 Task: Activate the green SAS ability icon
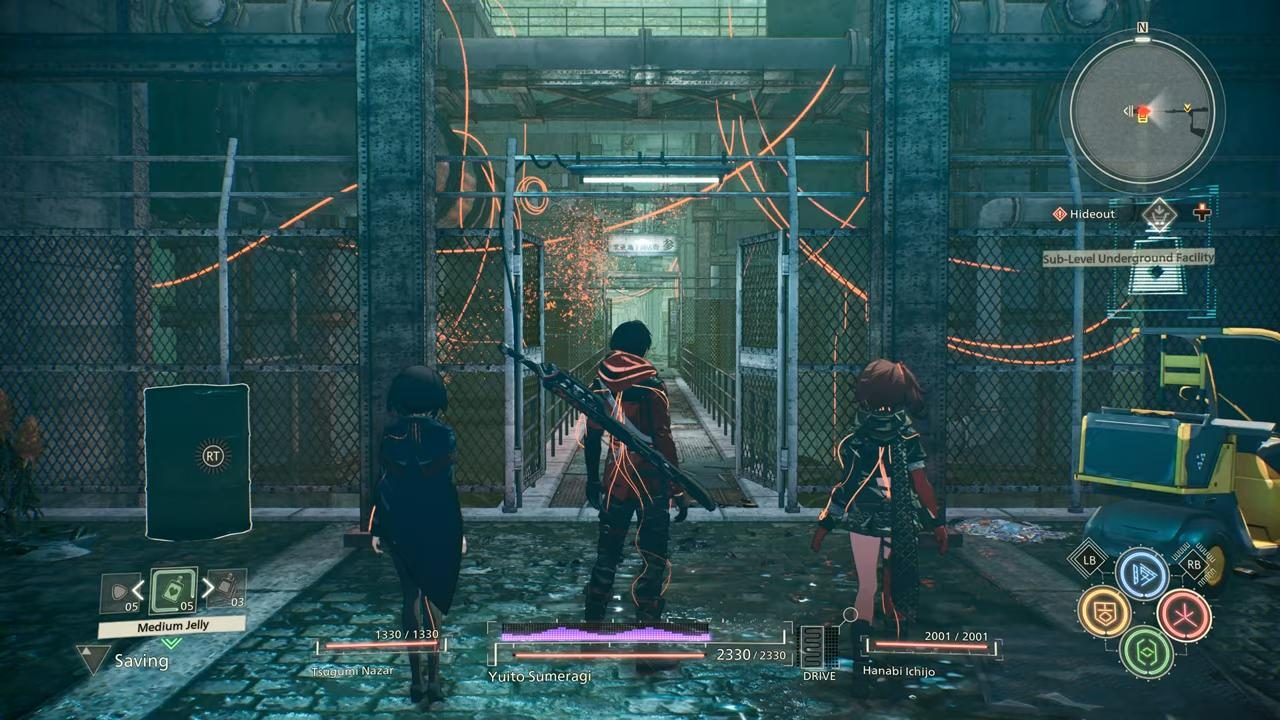tap(1147, 653)
